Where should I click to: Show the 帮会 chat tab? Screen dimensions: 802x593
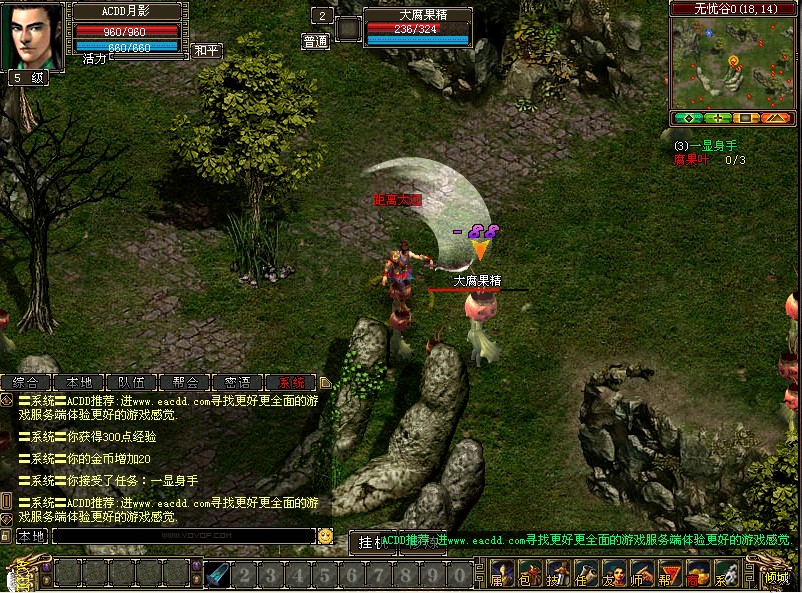(x=185, y=382)
